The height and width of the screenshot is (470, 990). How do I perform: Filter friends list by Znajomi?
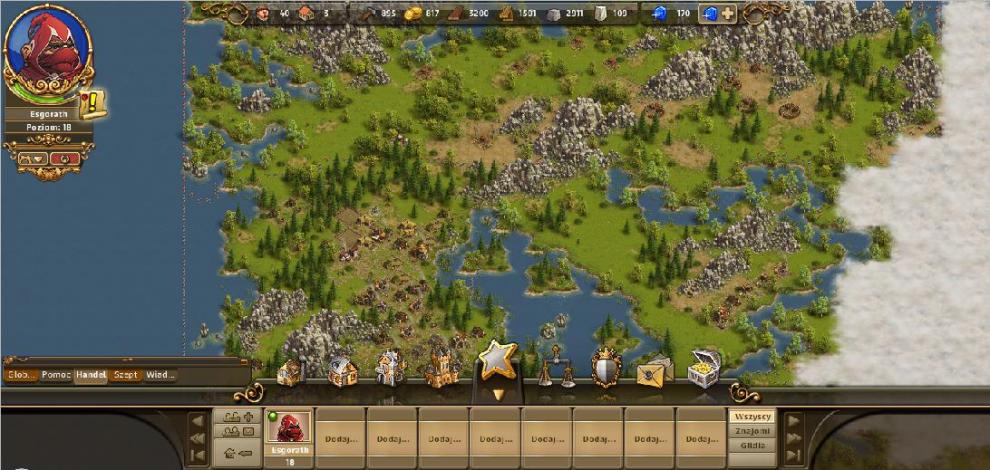751,431
